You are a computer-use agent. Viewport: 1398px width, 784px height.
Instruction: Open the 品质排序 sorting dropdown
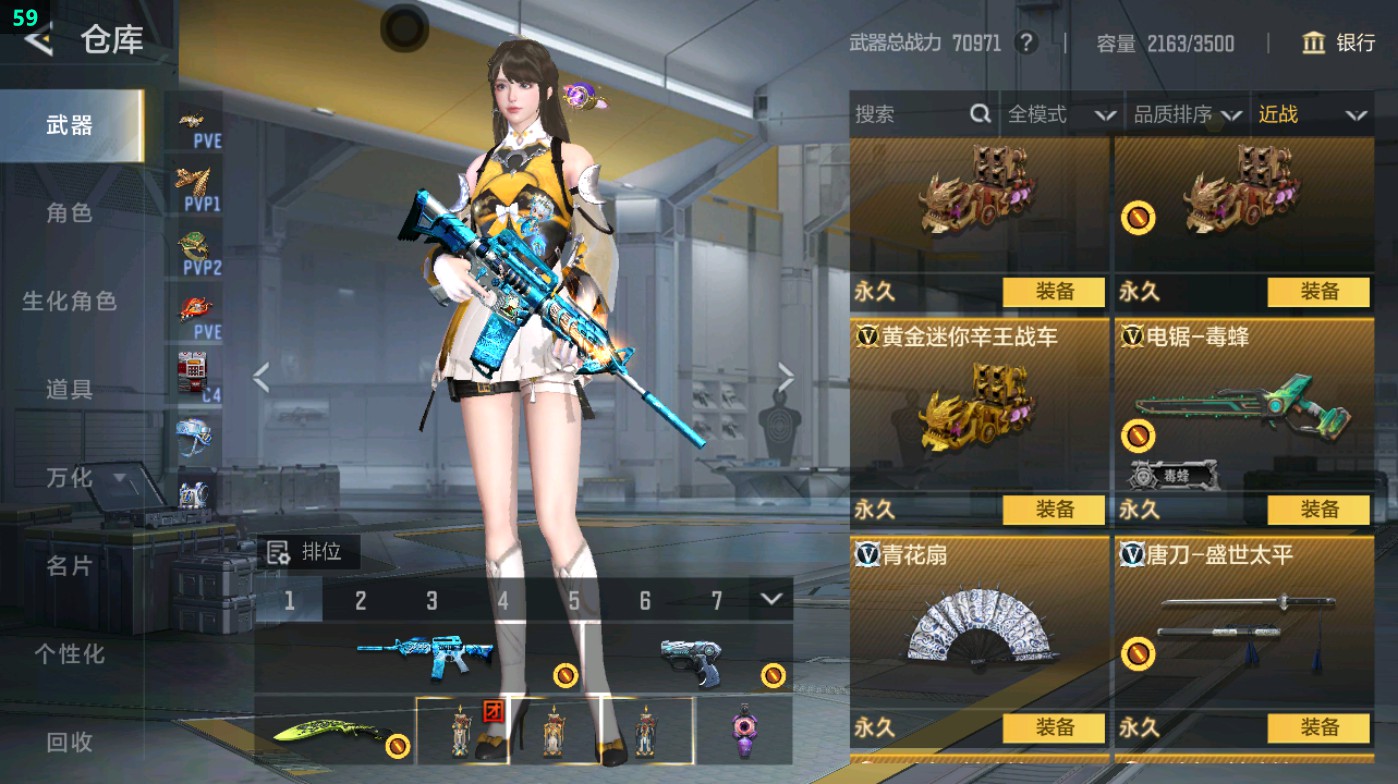1185,115
